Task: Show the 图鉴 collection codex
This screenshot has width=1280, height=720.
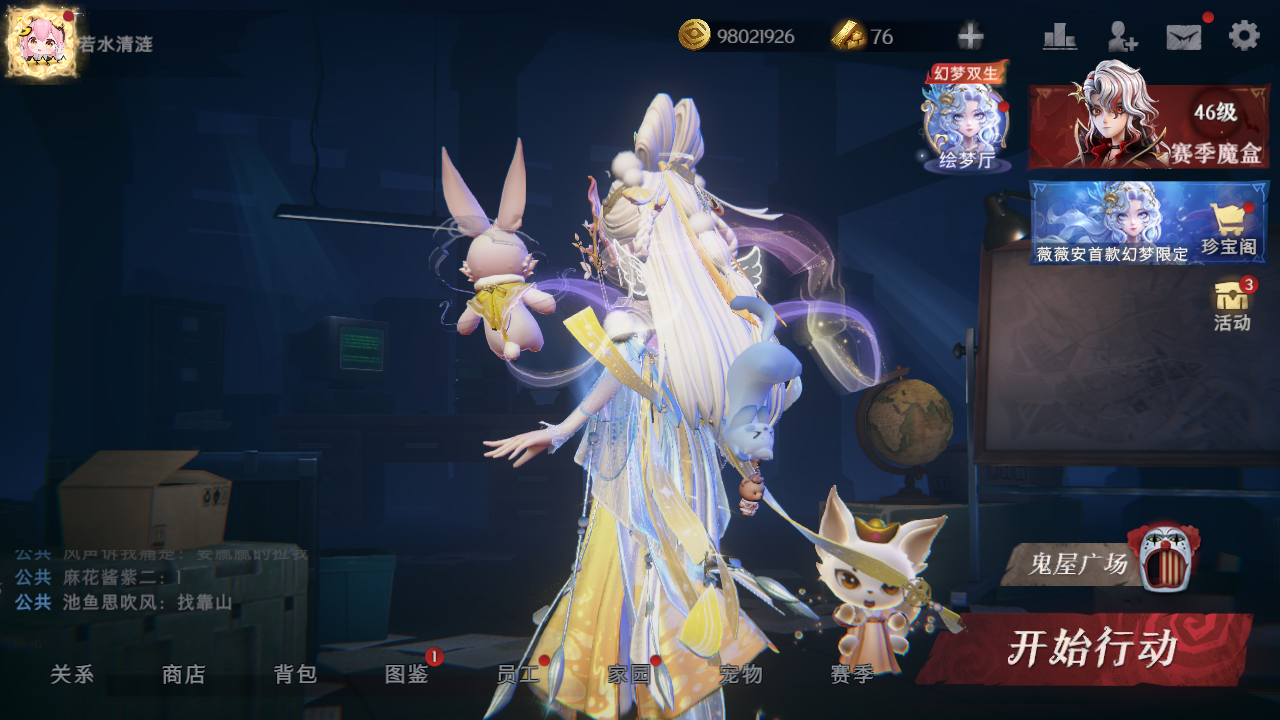Action: tap(407, 675)
